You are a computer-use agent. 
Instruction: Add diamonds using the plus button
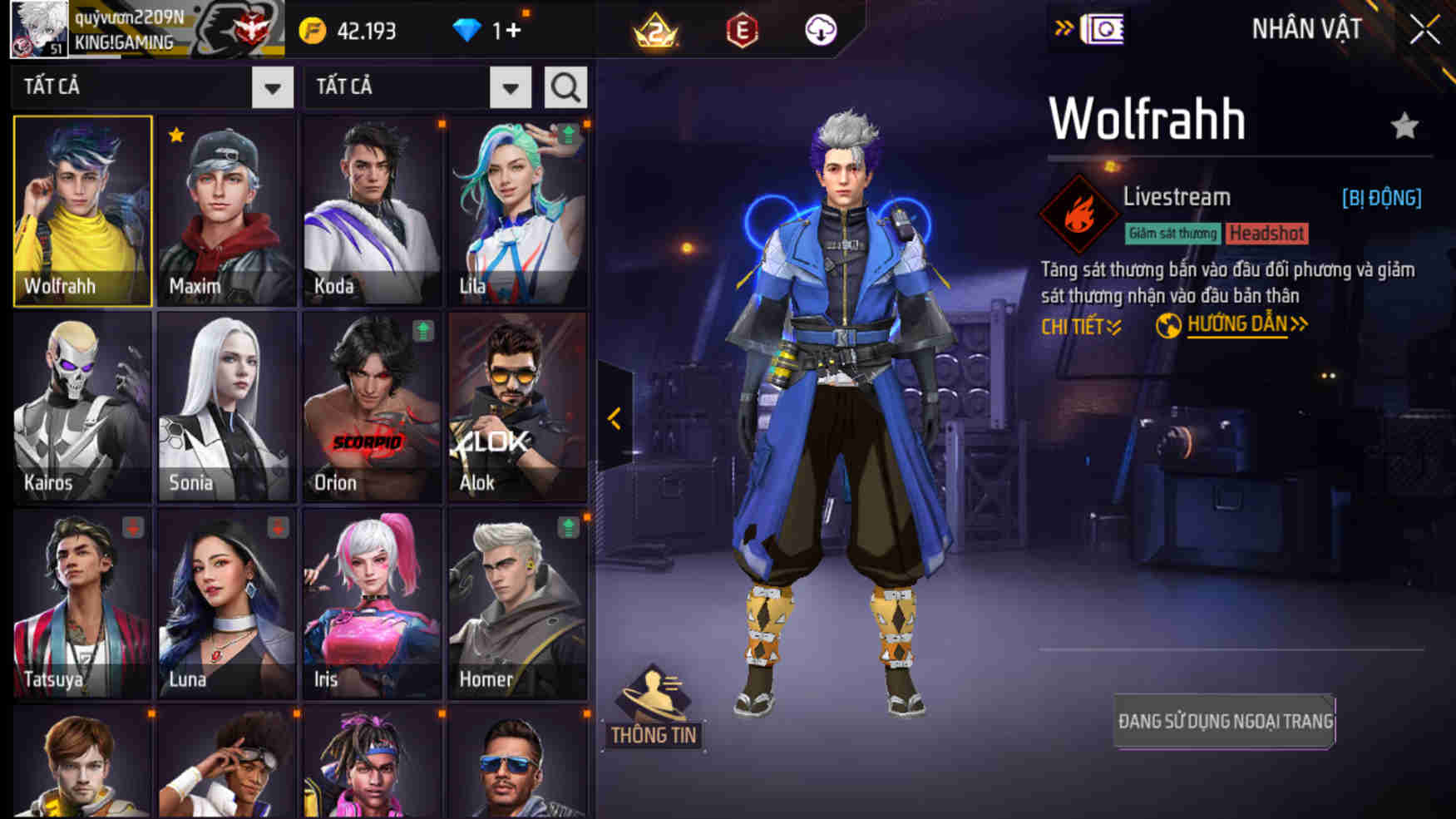pyautogui.click(x=513, y=31)
